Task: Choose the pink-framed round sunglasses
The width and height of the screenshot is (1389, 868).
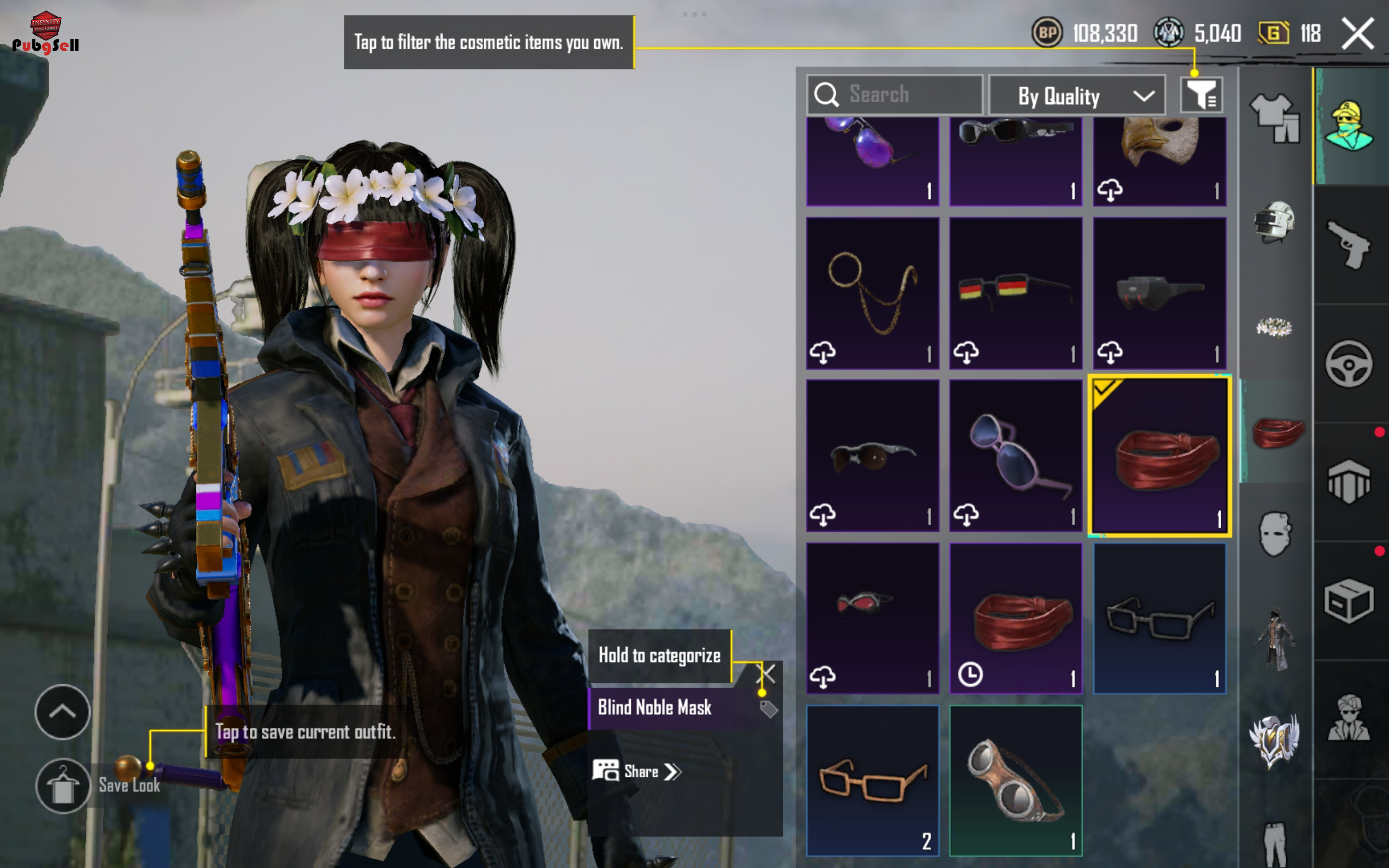Action: coord(1015,455)
